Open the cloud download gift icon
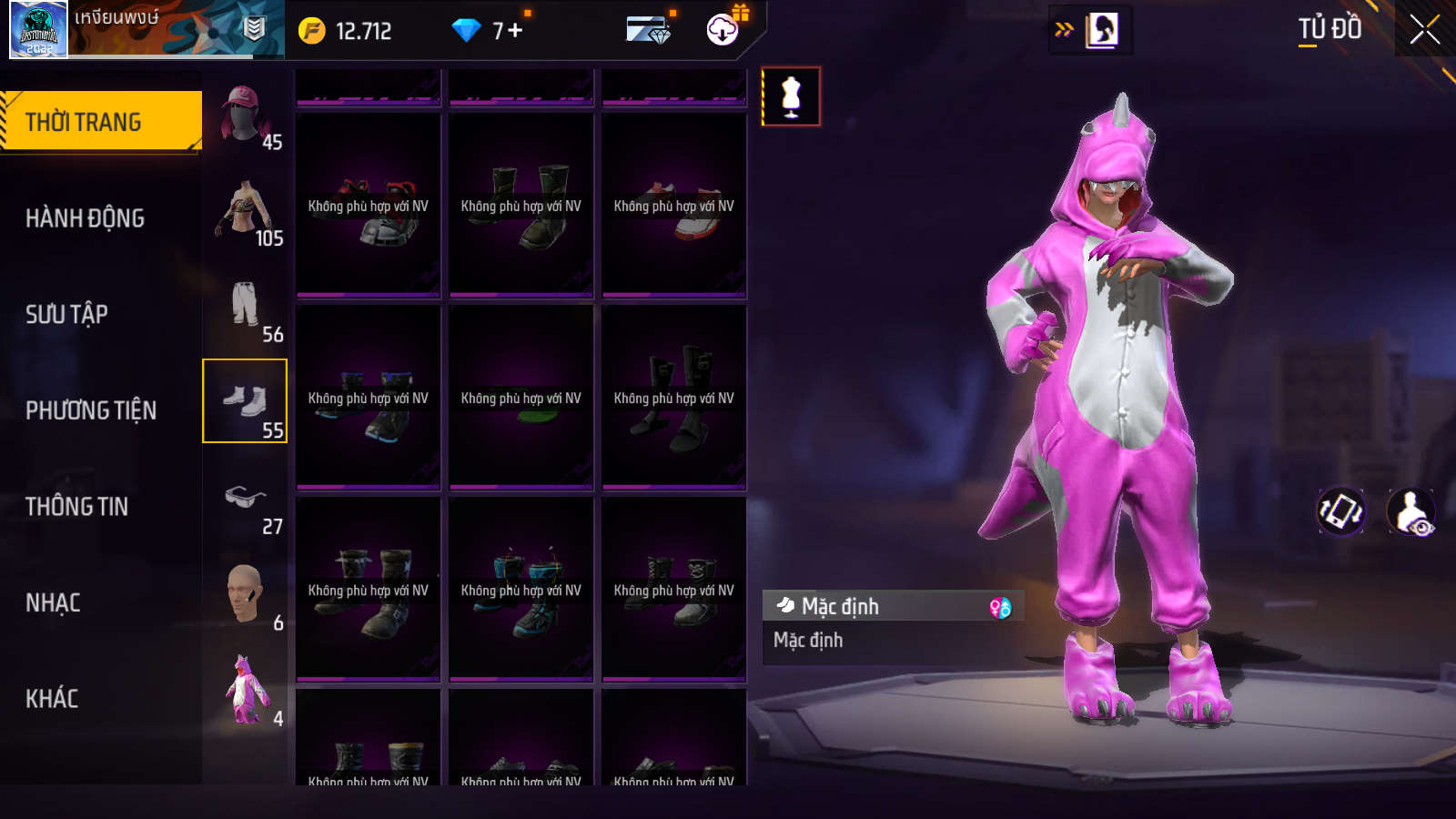The width and height of the screenshot is (1456, 819). (723, 29)
